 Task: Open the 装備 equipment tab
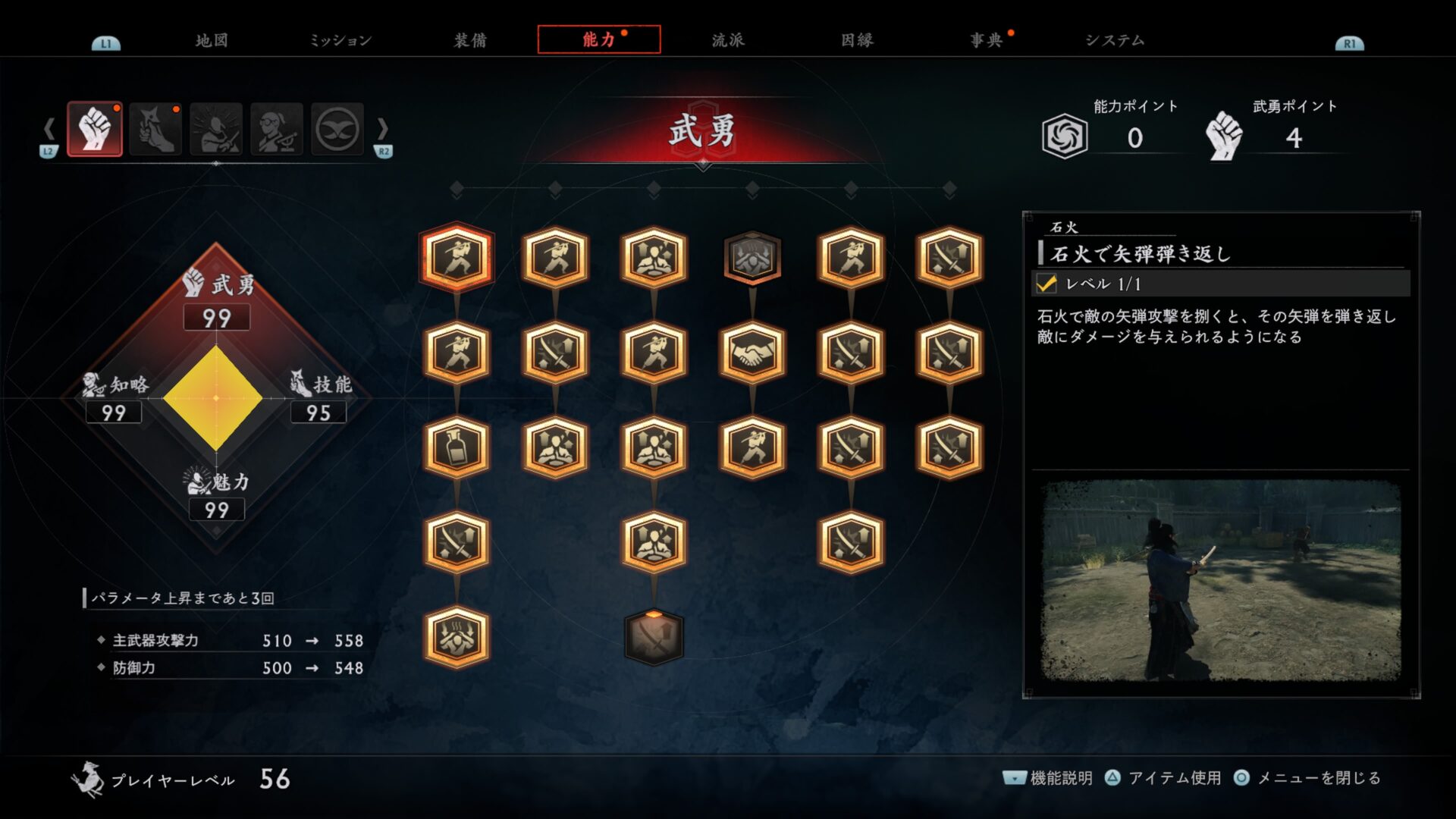tap(470, 40)
